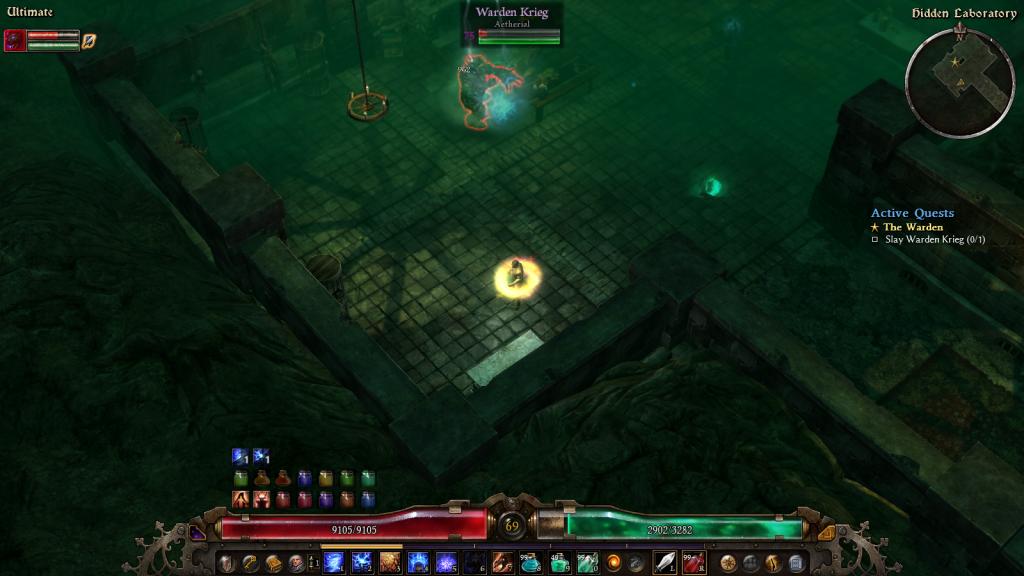Screen dimensions: 1024x576
Task: Use the blue burst skill in slot 2
Action: coord(362,563)
